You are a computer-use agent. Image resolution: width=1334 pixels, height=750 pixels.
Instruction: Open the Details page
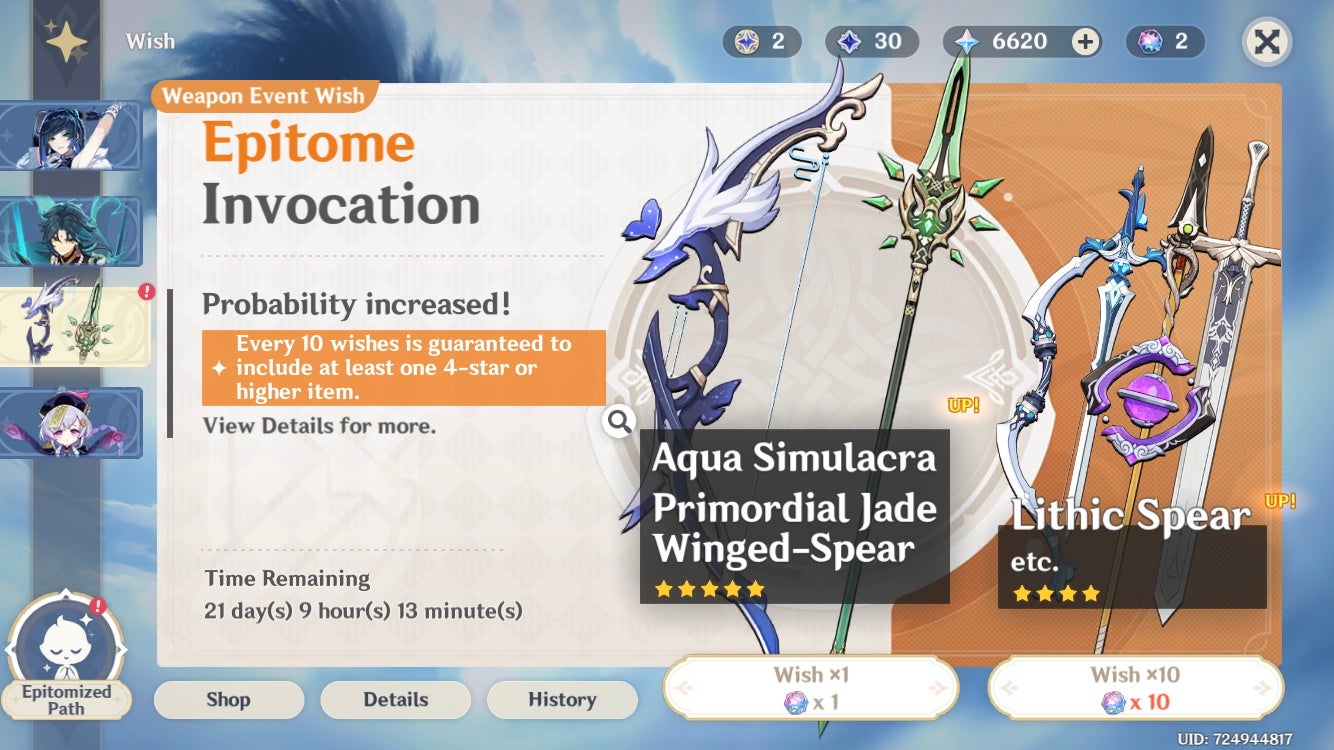[395, 699]
